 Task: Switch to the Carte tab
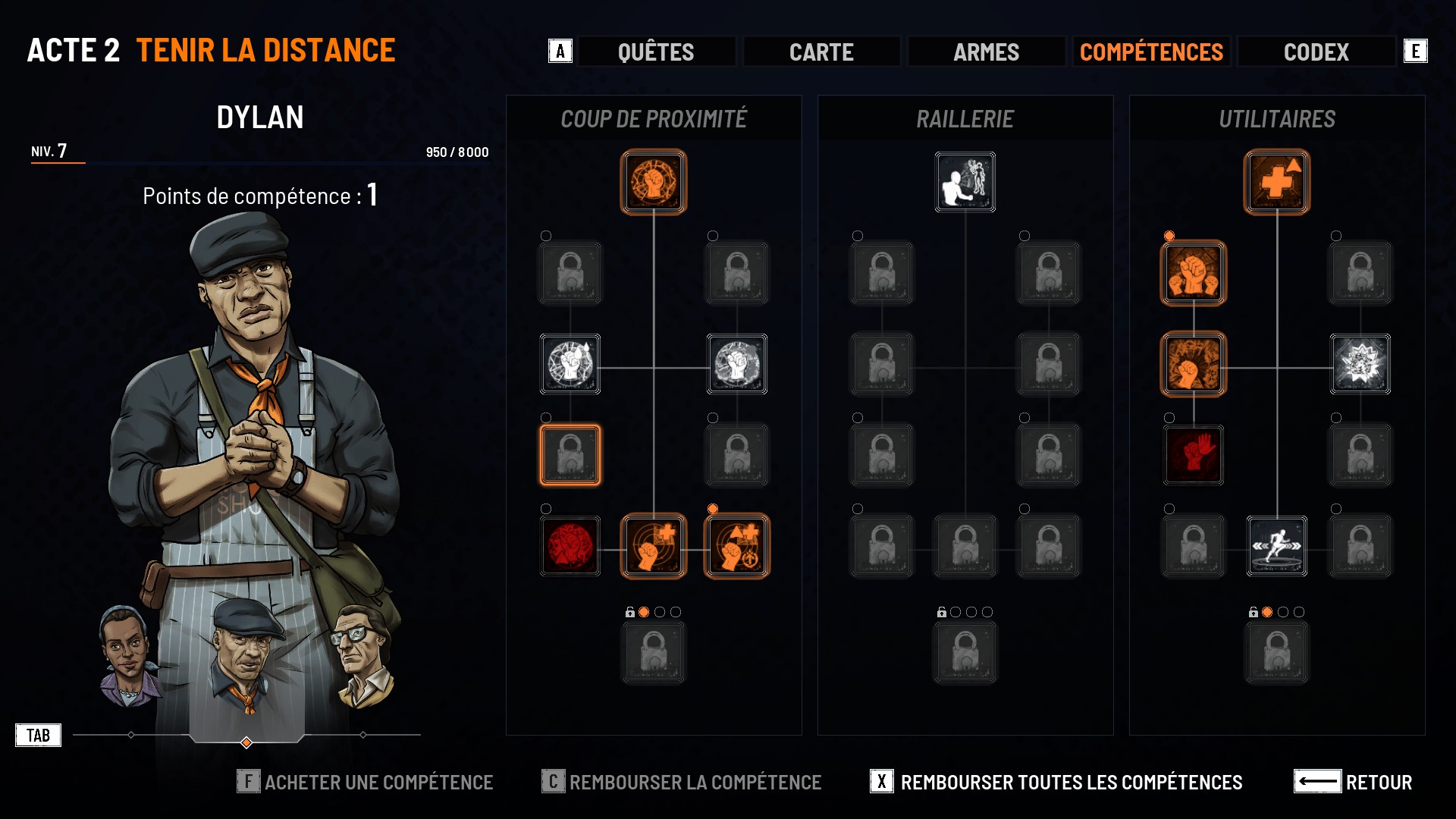tap(821, 52)
